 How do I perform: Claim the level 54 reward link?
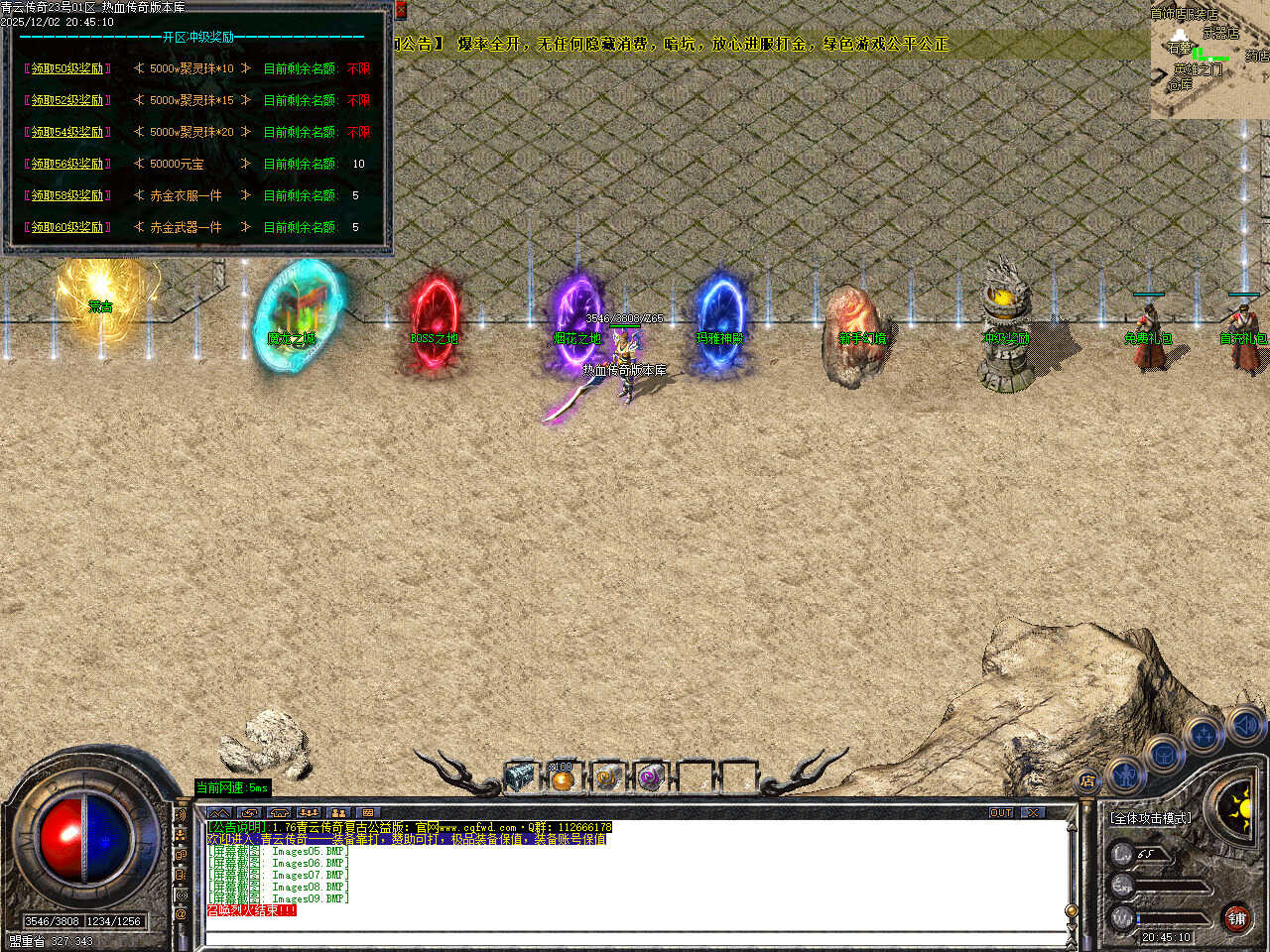point(67,133)
